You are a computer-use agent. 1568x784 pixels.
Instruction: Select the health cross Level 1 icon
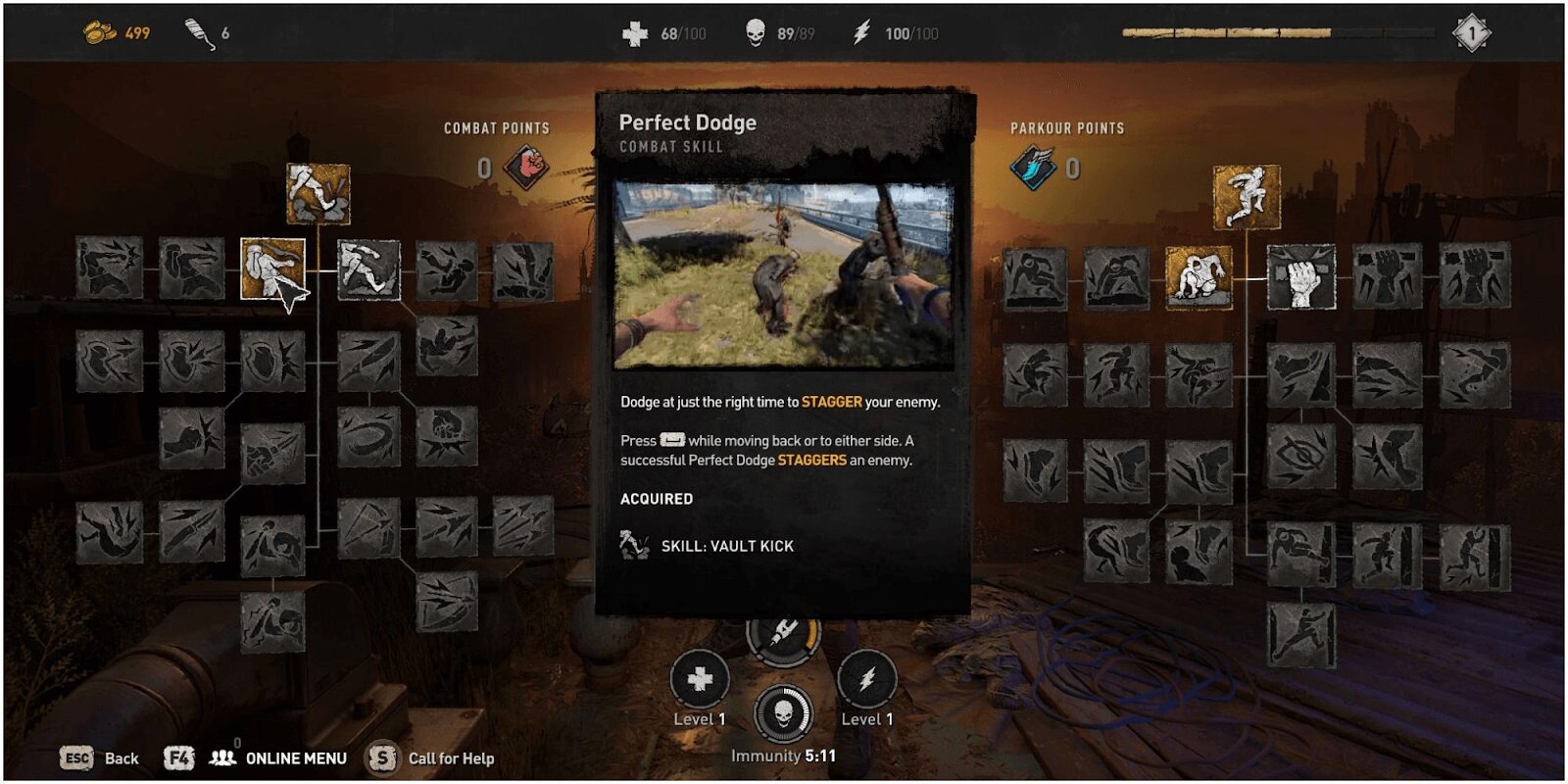click(700, 678)
